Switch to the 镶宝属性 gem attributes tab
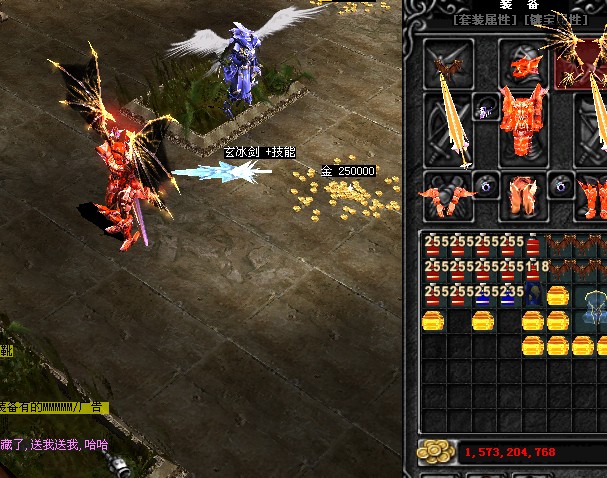Image resolution: width=607 pixels, height=478 pixels. pos(561,19)
